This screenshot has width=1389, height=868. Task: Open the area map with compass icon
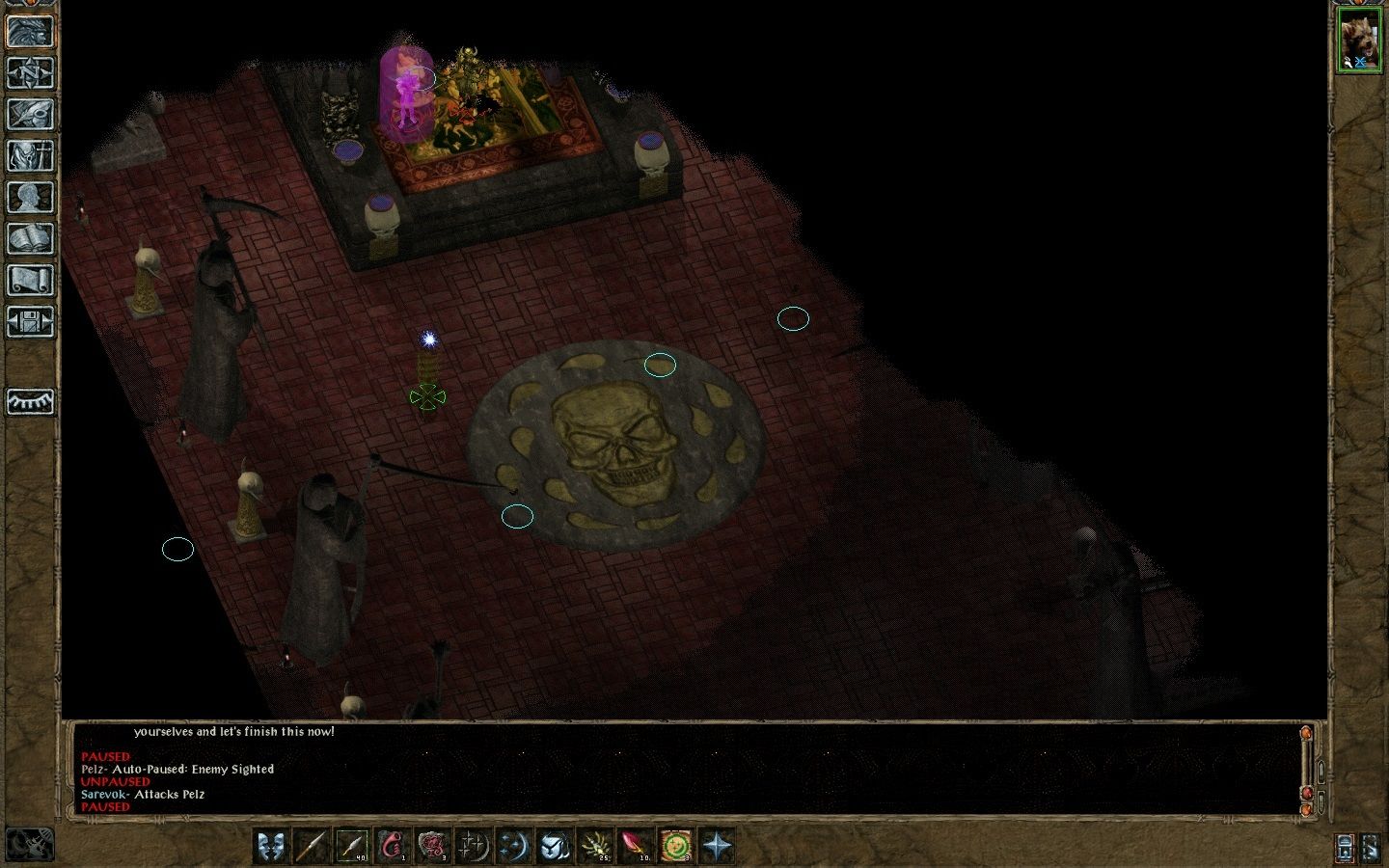point(30,72)
